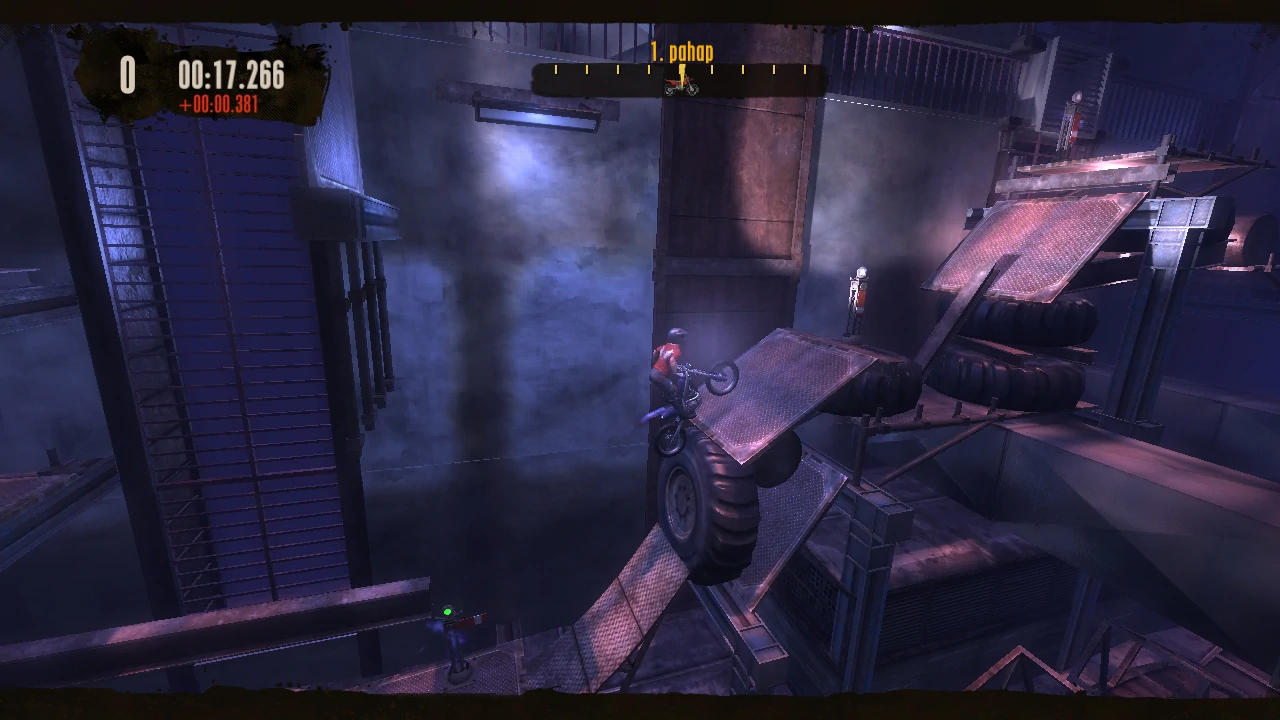Viewport: 1280px width, 720px height.
Task: Select the fault counter showing 0
Action: tap(127, 74)
